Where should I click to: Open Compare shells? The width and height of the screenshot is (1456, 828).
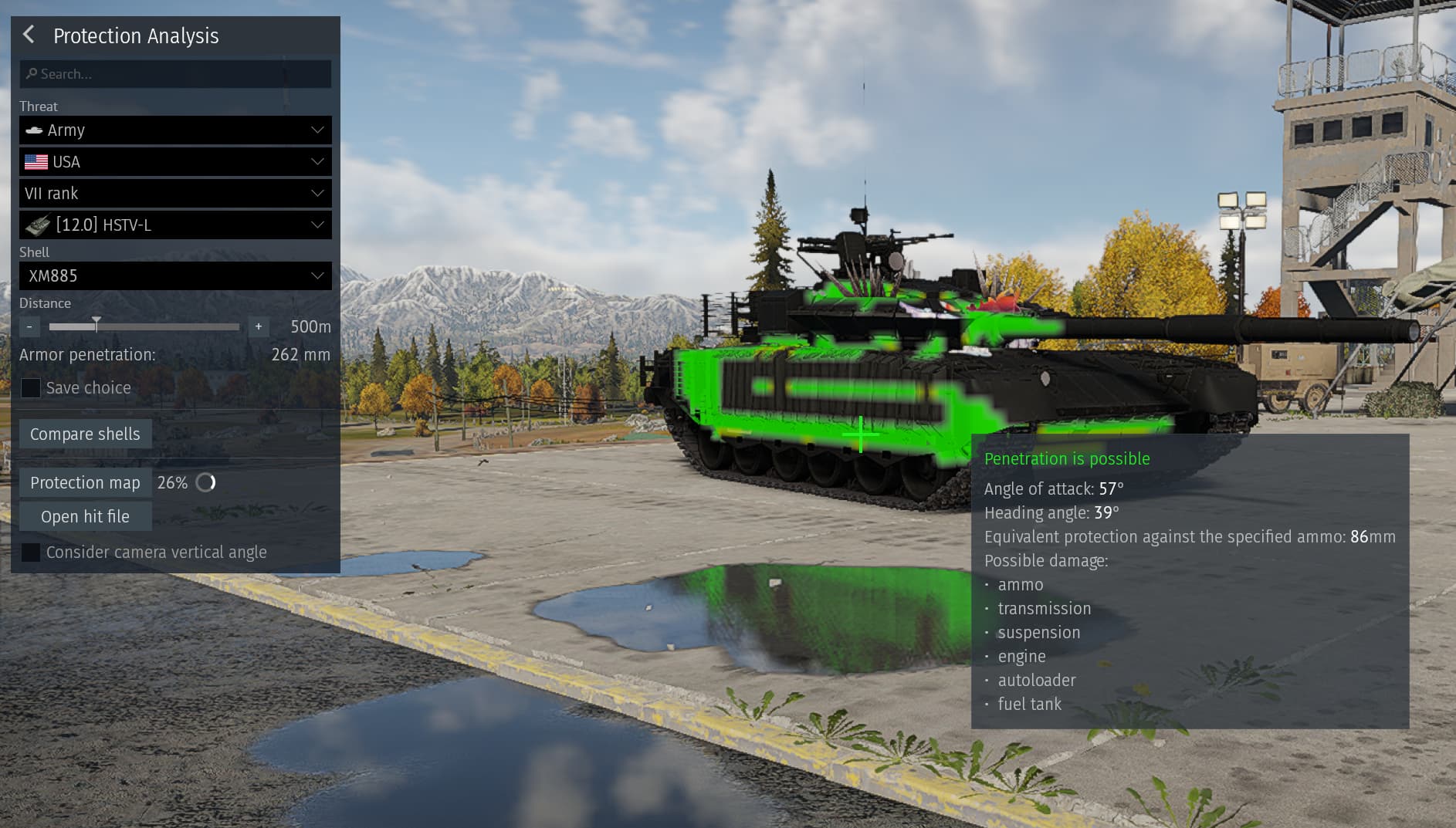tap(85, 434)
